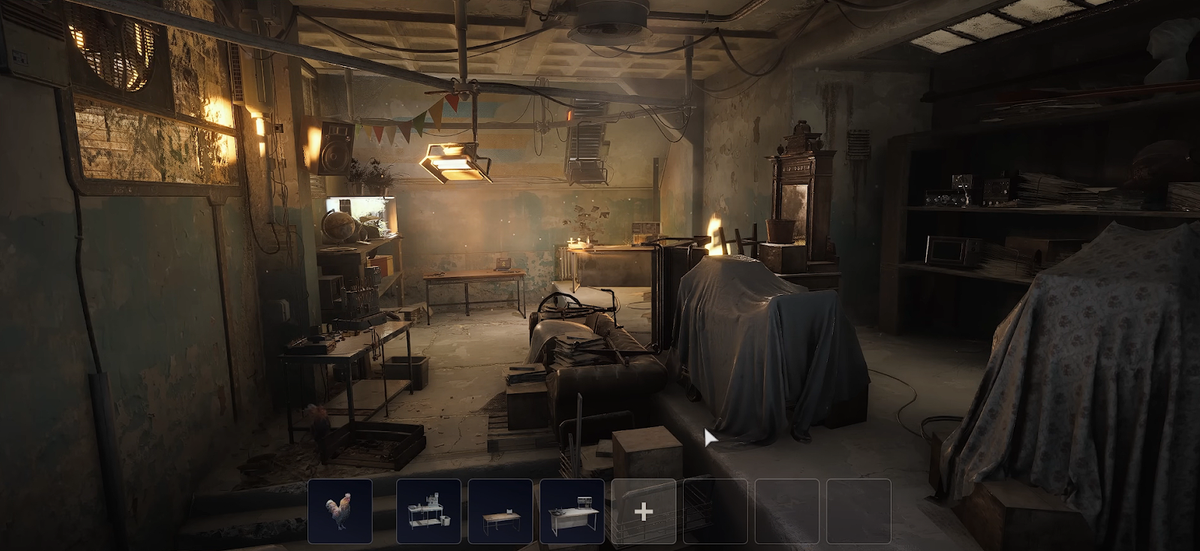Choose the workbench with shelf and bucket slot
Image resolution: width=1200 pixels, height=551 pixels.
click(x=428, y=511)
